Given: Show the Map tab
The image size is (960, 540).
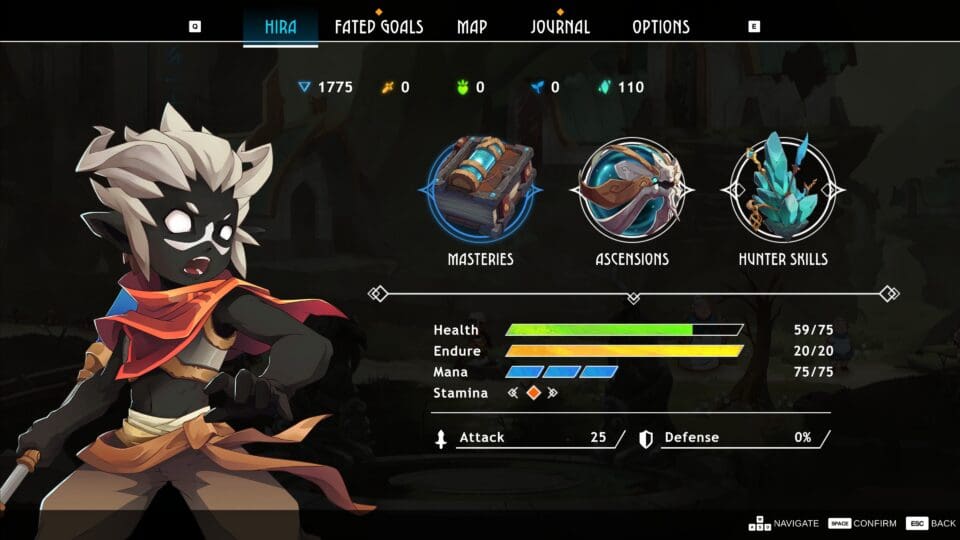Looking at the screenshot, I should tap(472, 27).
